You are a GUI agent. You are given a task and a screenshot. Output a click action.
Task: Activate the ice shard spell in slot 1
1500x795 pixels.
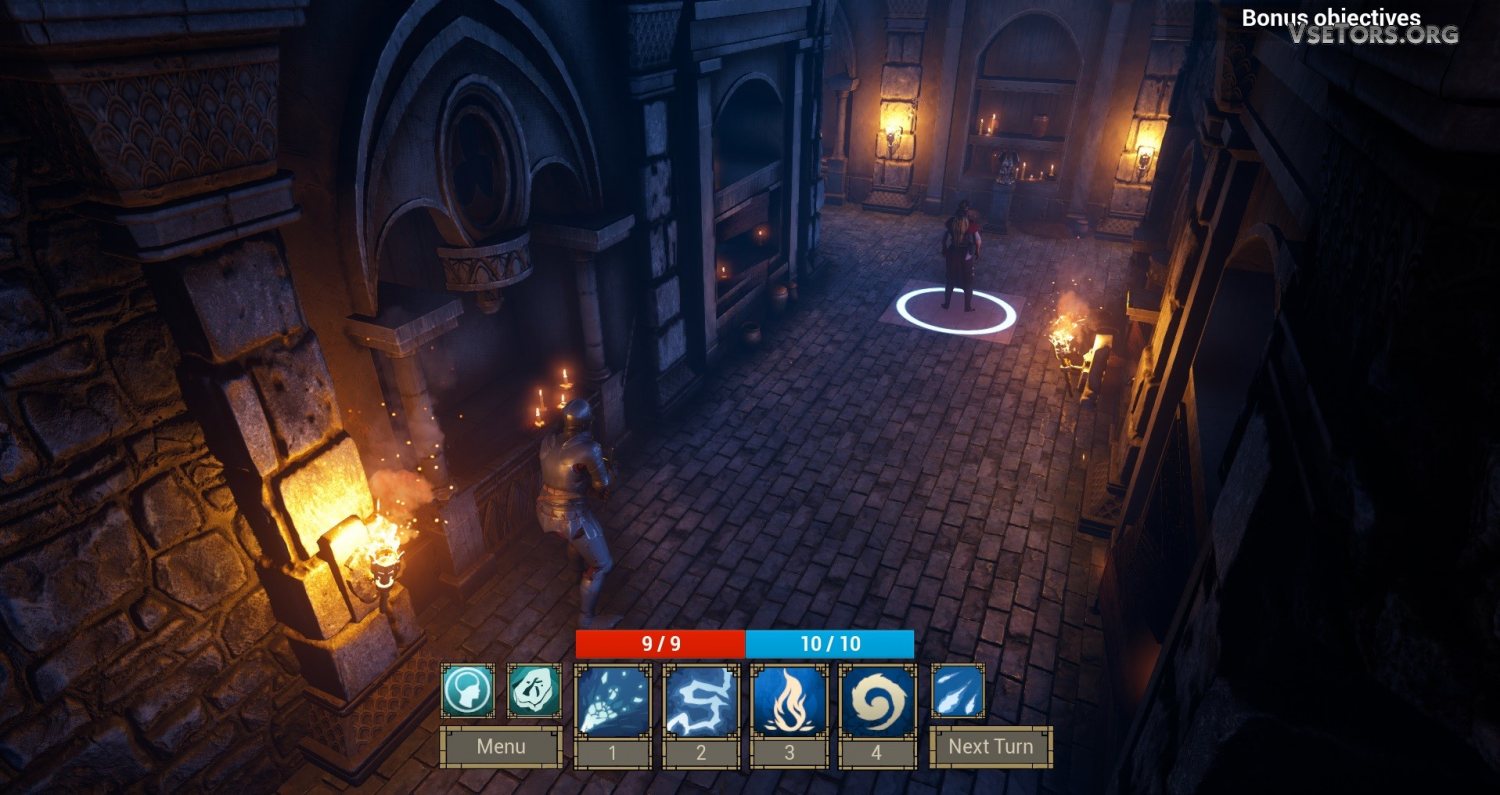613,701
